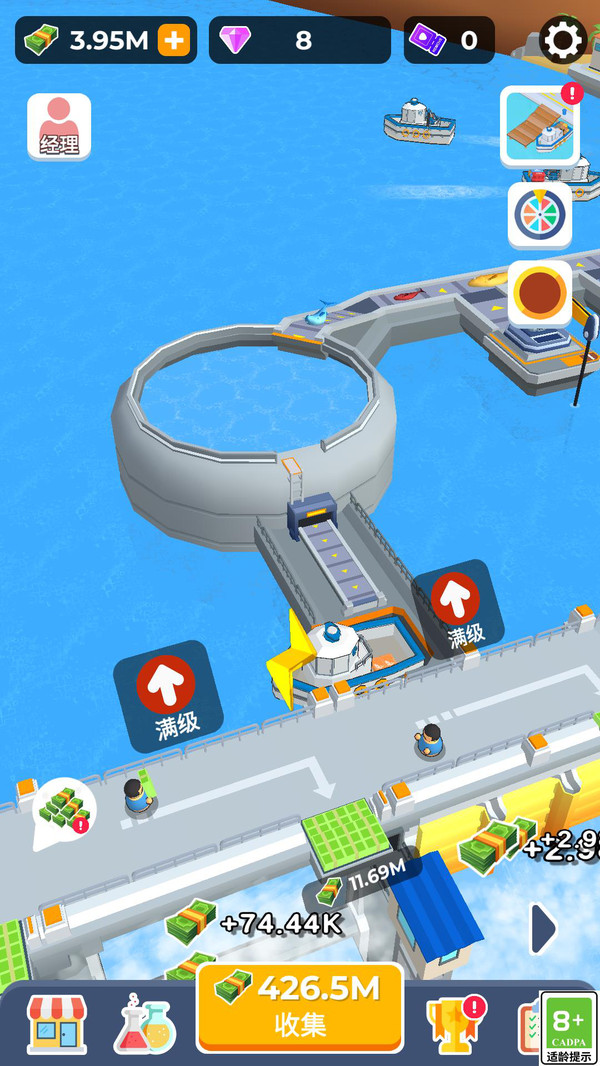
Task: Tap the orange plus to add cash
Action: click(174, 41)
